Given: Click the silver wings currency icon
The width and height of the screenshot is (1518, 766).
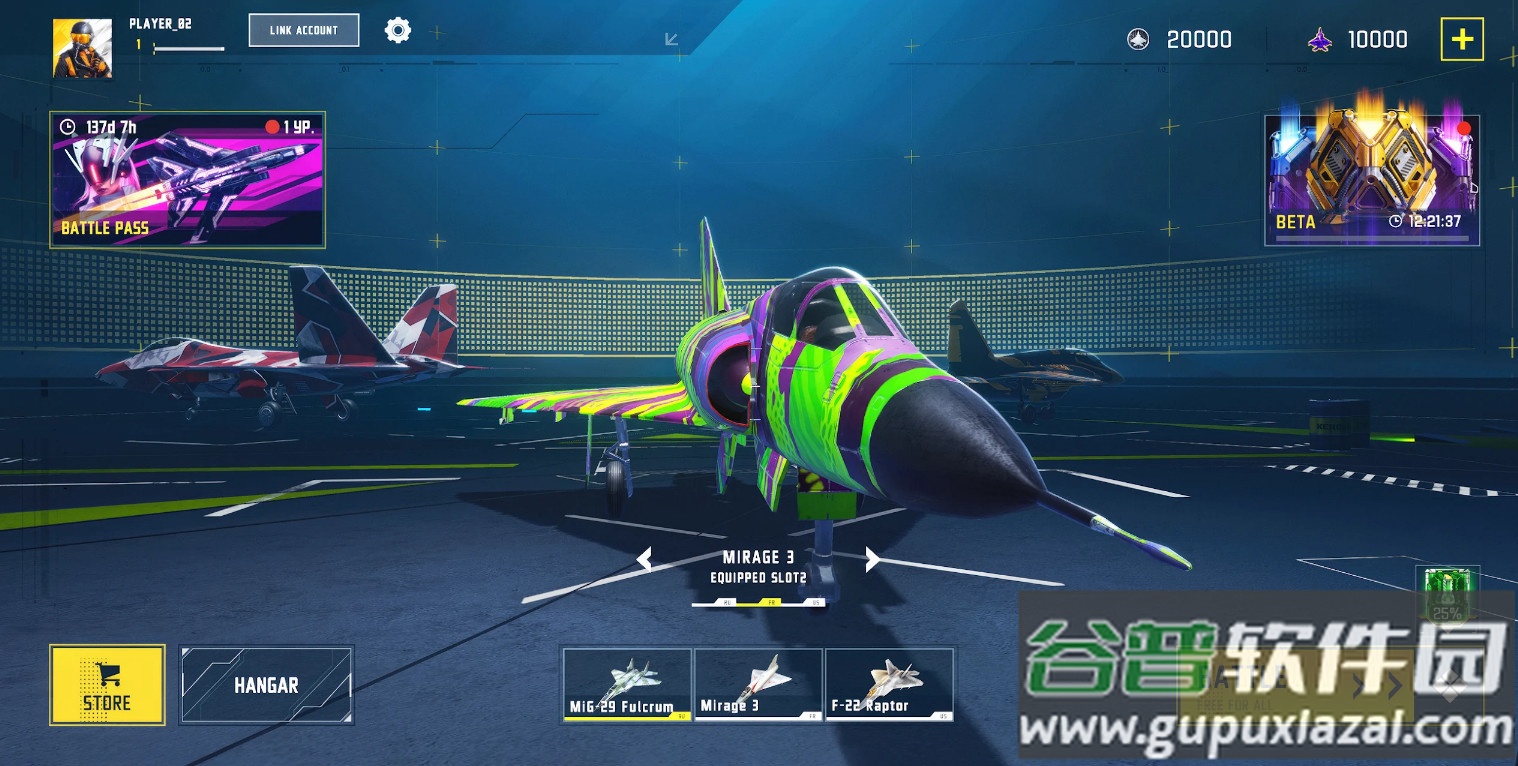Looking at the screenshot, I should [1136, 39].
